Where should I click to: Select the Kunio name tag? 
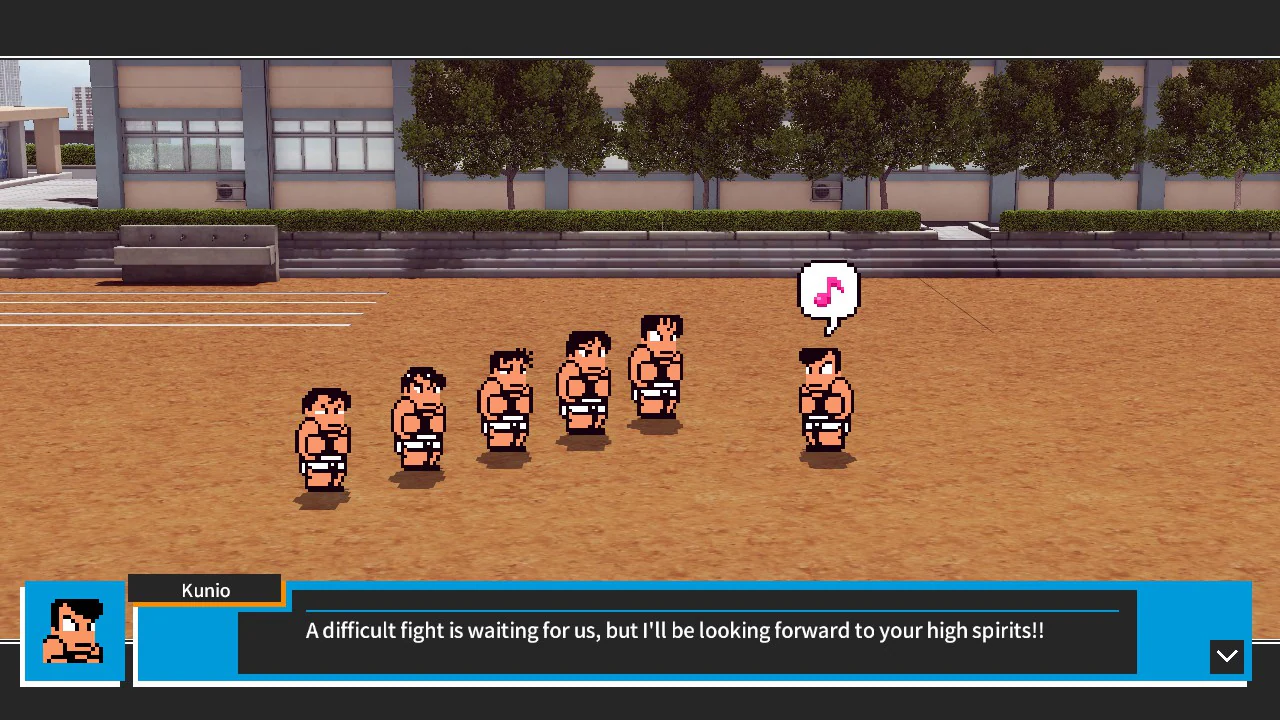(x=204, y=589)
